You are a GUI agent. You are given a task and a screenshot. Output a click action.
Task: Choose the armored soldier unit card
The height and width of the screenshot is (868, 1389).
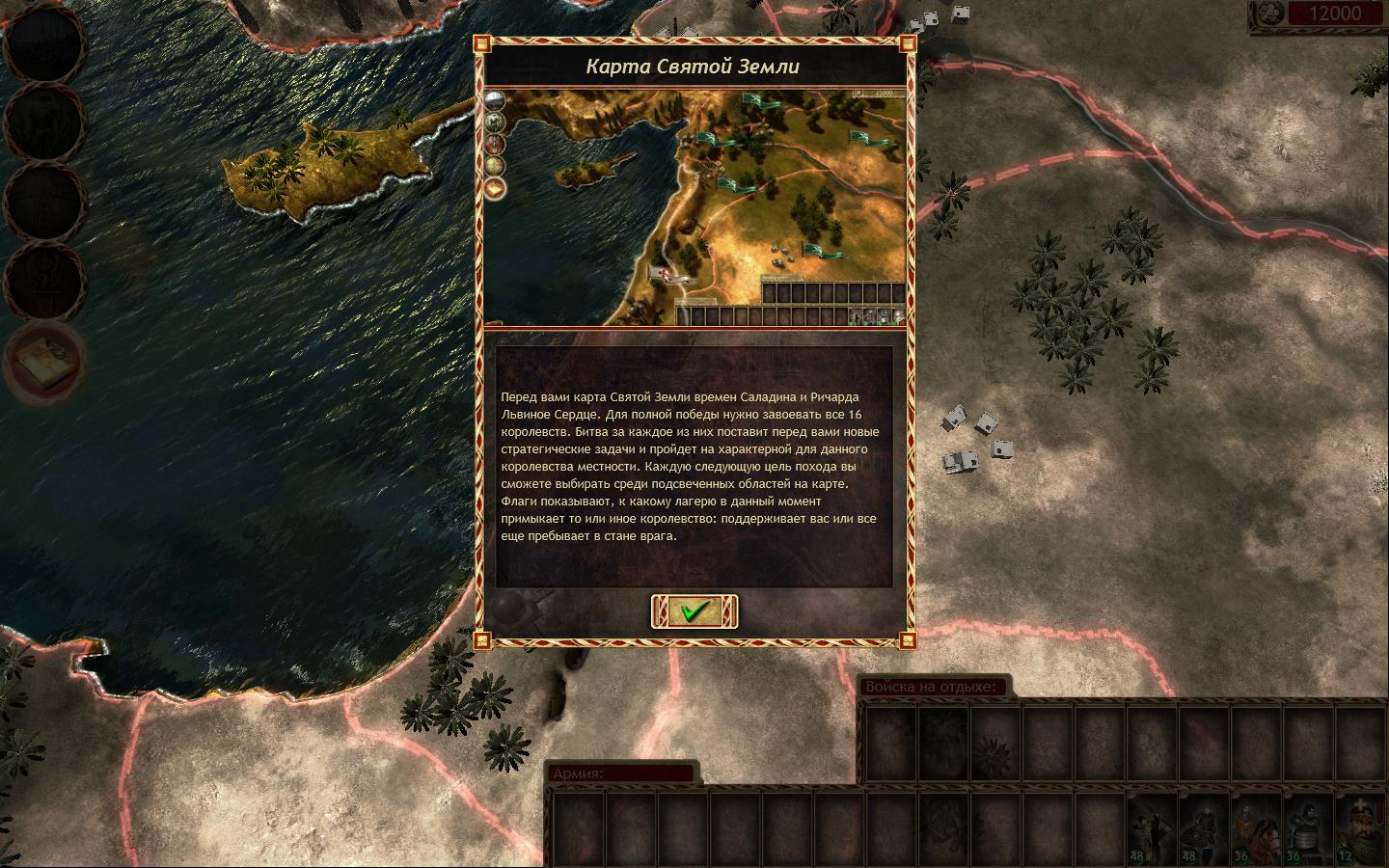(1309, 829)
